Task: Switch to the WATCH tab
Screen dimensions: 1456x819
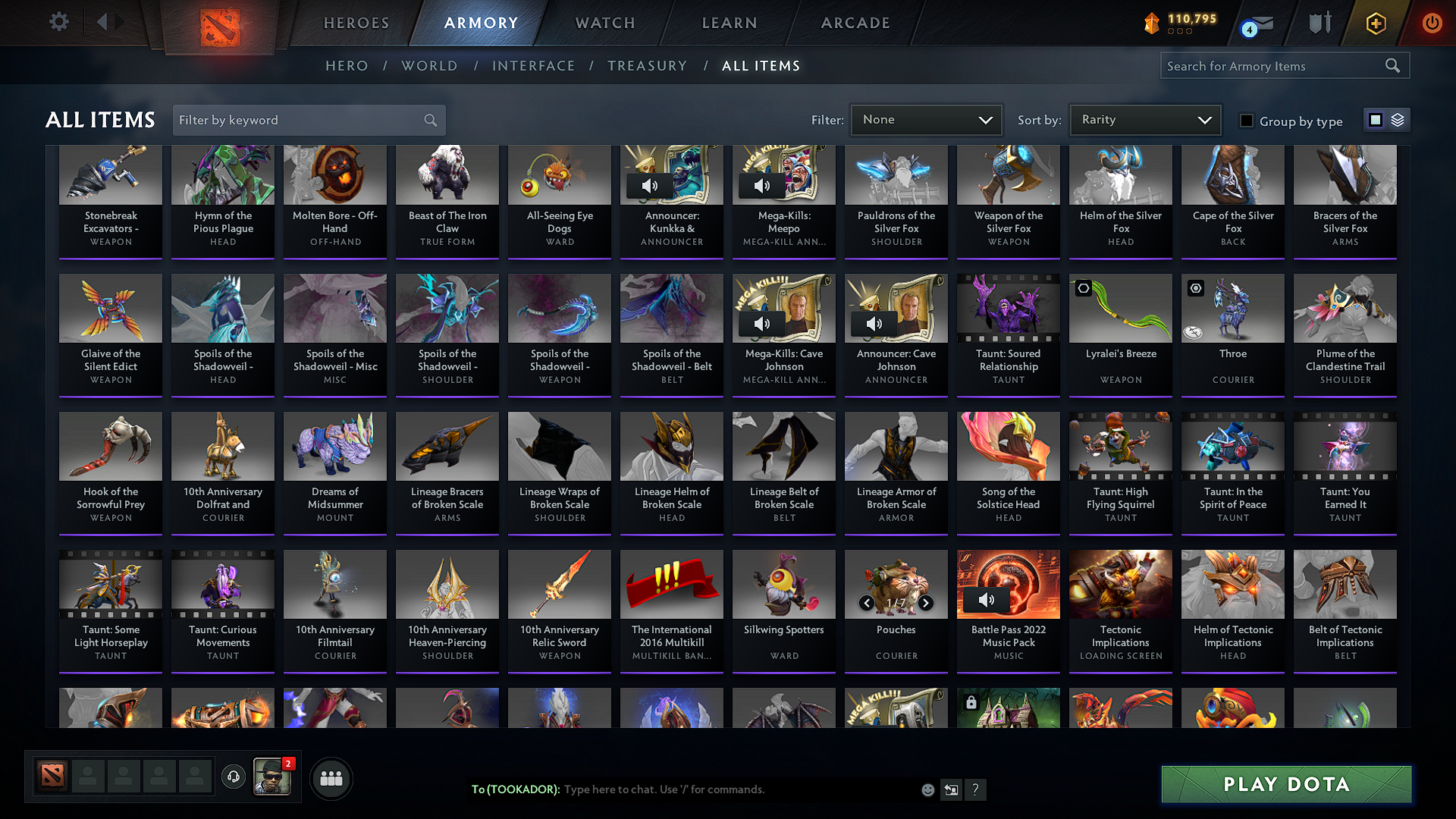Action: (x=604, y=23)
